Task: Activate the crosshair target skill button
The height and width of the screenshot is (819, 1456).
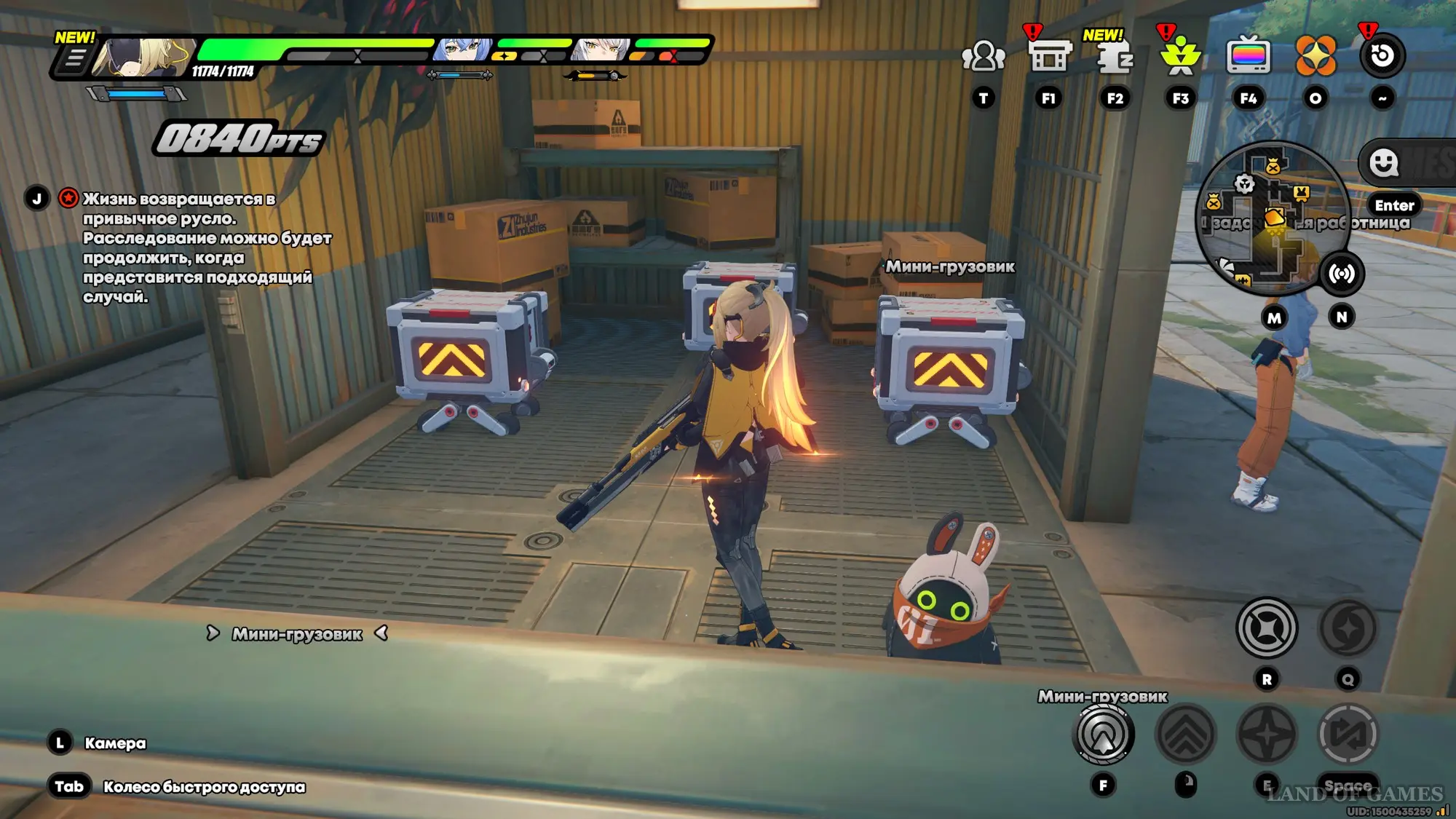Action: [1267, 628]
